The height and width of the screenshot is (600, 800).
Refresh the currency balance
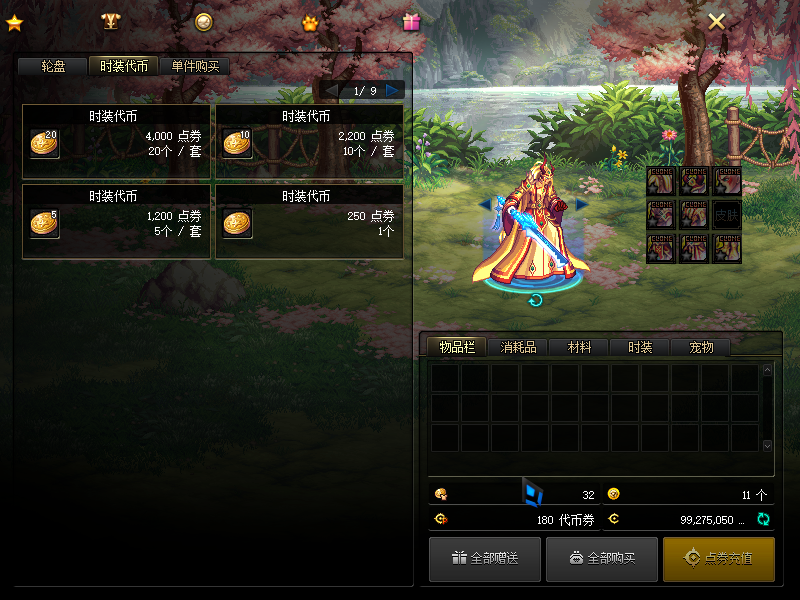coord(763,519)
